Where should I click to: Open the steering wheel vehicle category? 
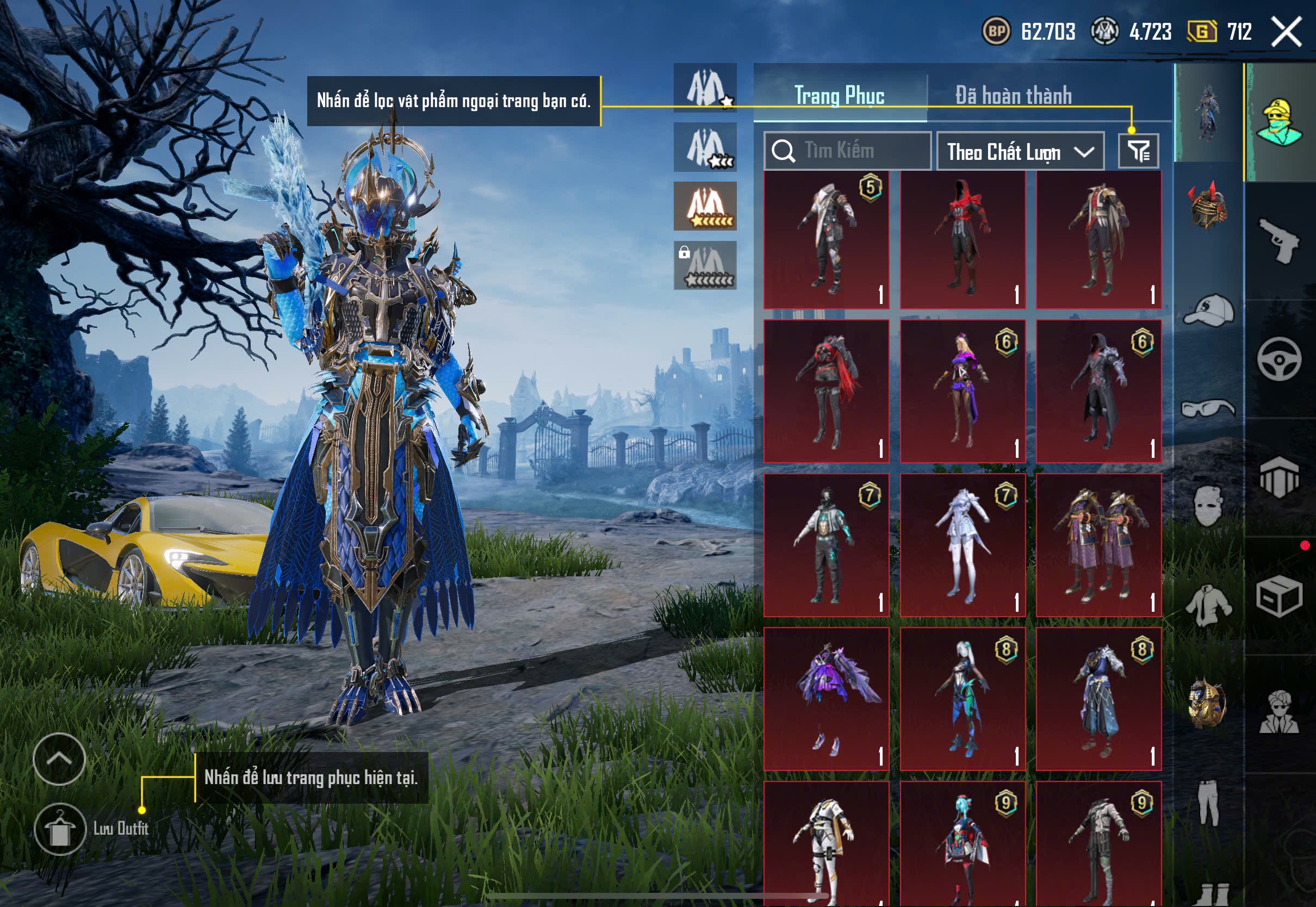click(x=1279, y=359)
